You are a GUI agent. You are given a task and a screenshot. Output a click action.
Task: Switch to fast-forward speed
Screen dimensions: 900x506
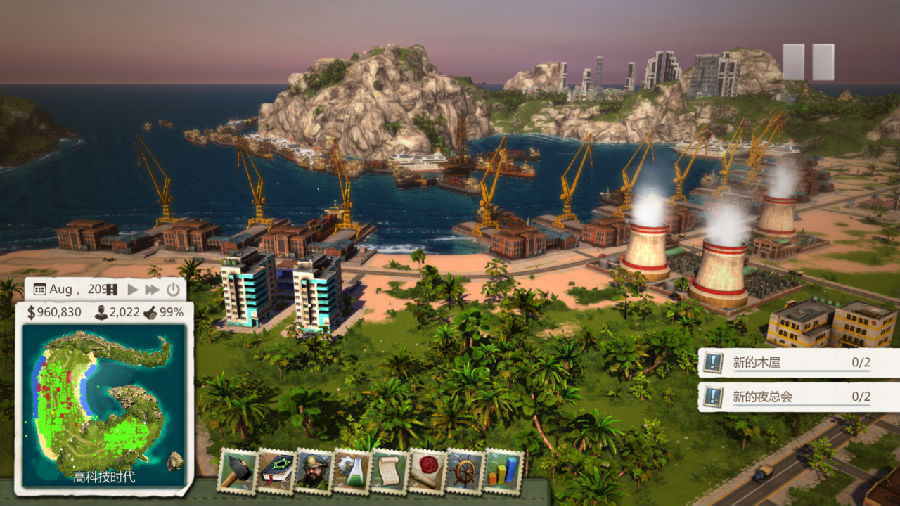pos(152,289)
